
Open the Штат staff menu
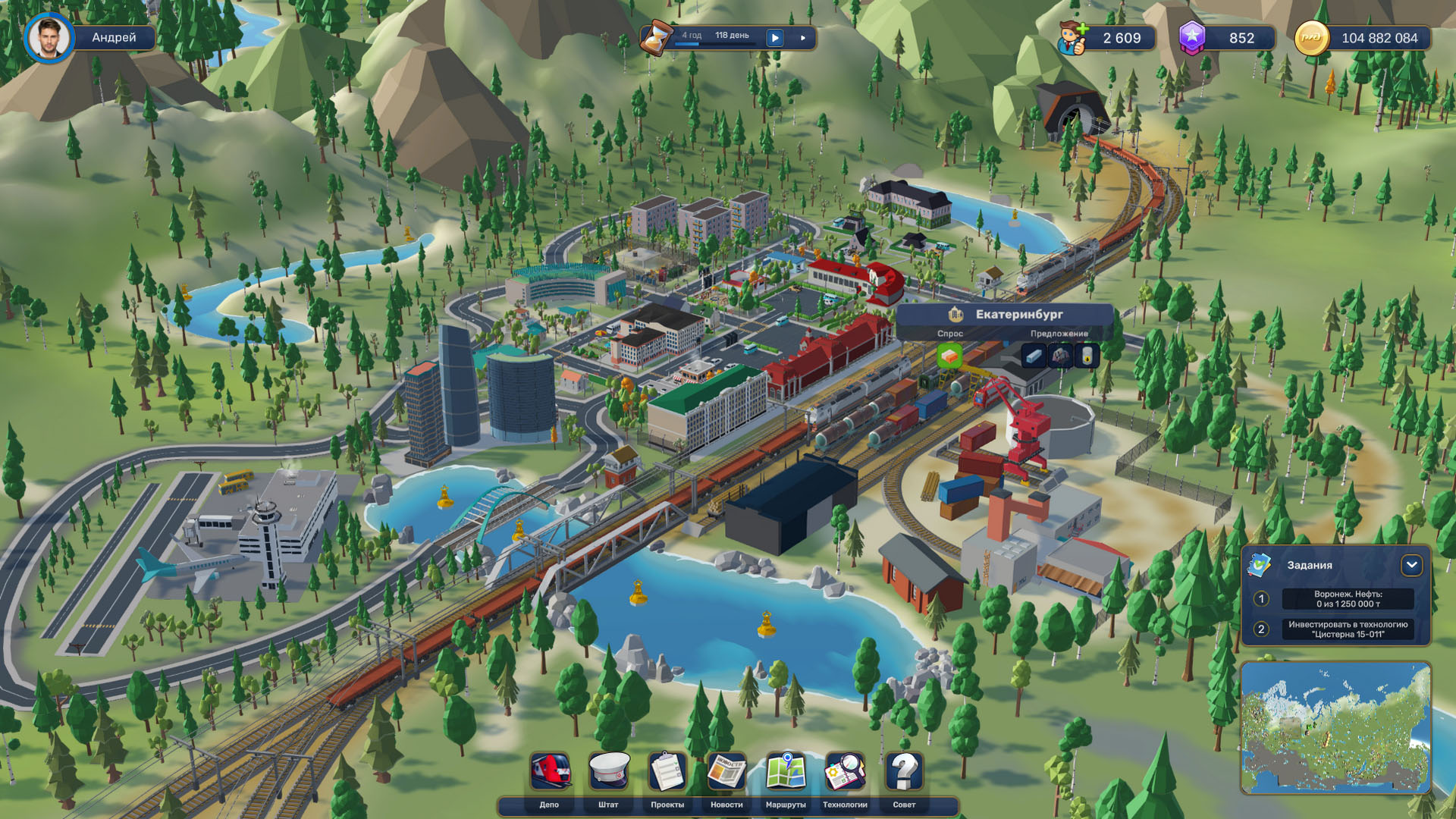[x=609, y=773]
